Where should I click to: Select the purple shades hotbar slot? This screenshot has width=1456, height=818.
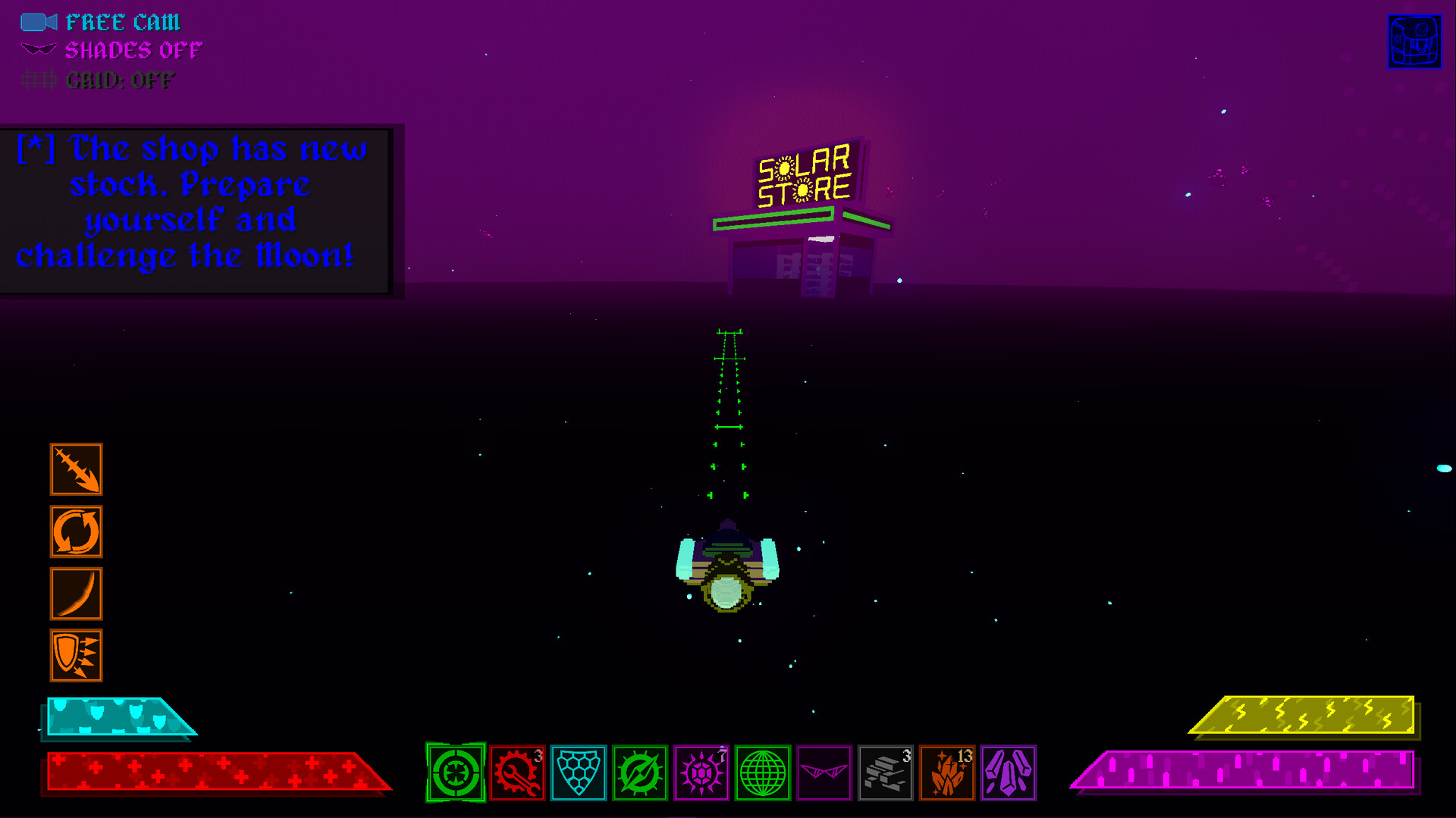point(825,773)
